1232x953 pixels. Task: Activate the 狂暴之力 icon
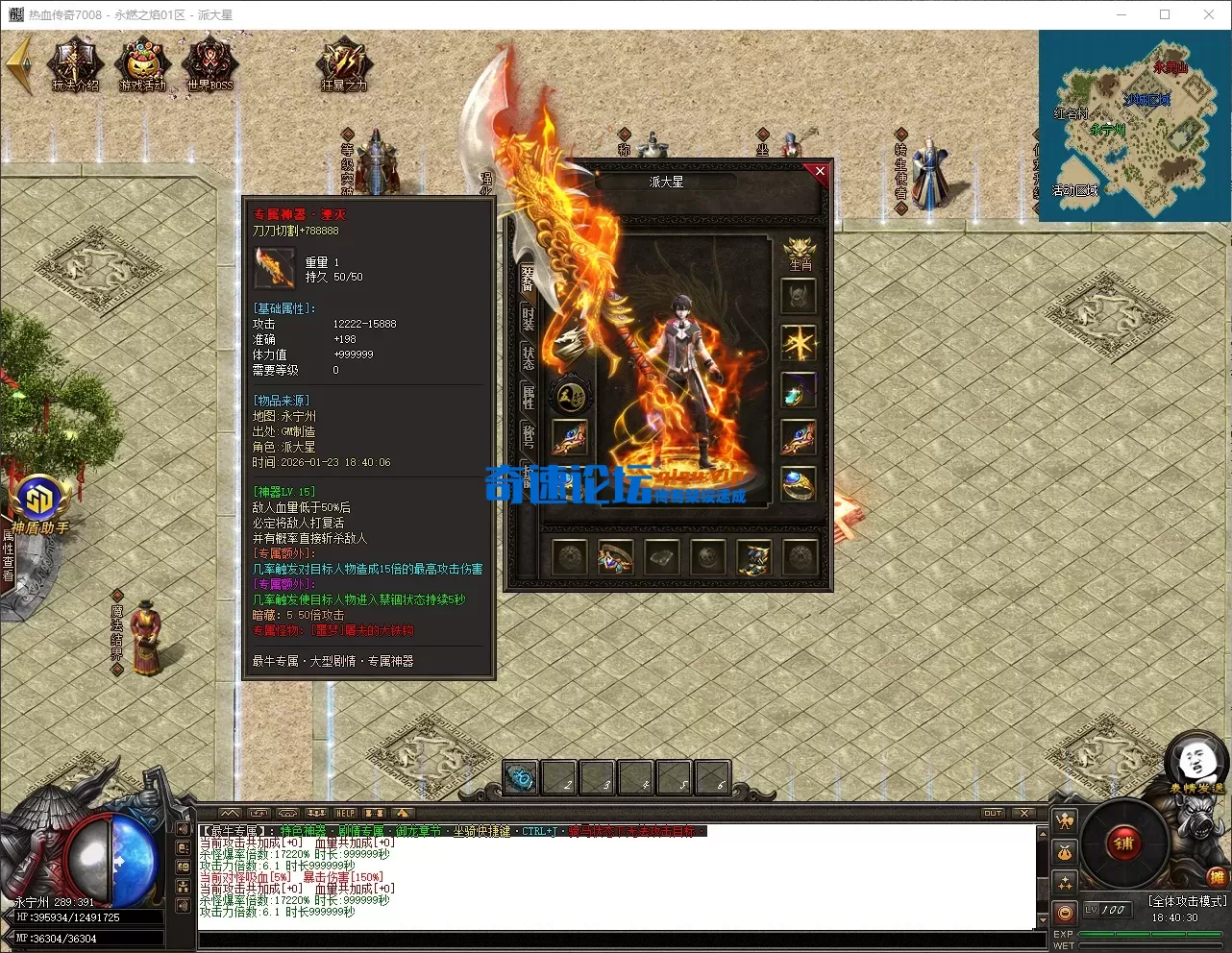343,64
